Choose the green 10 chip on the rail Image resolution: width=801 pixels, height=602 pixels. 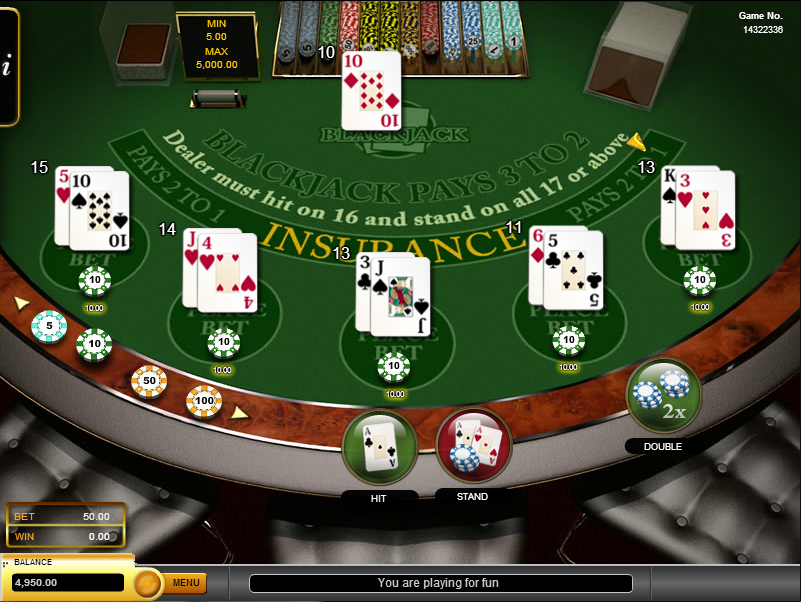tap(94, 345)
